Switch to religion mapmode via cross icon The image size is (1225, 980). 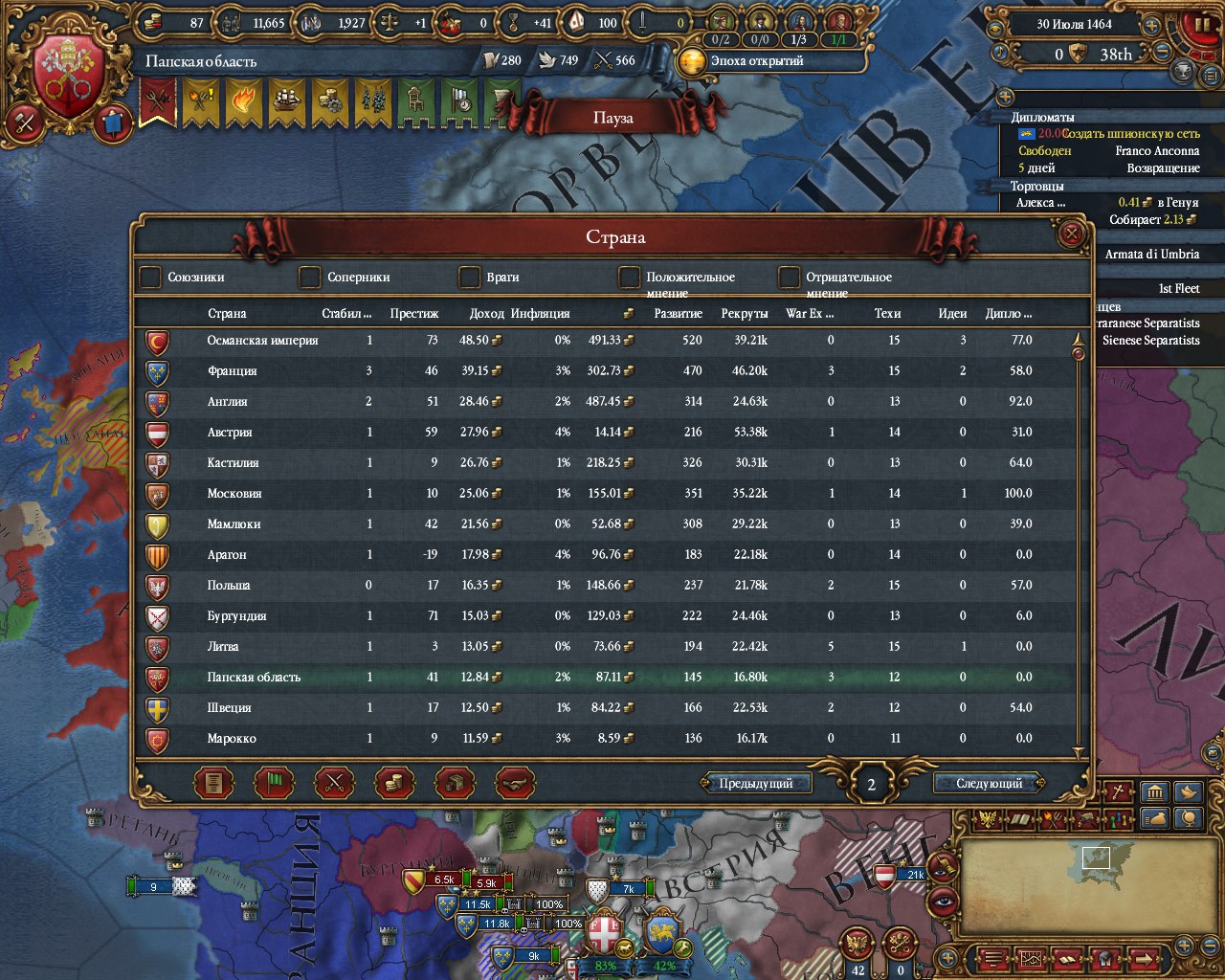click(x=1117, y=791)
